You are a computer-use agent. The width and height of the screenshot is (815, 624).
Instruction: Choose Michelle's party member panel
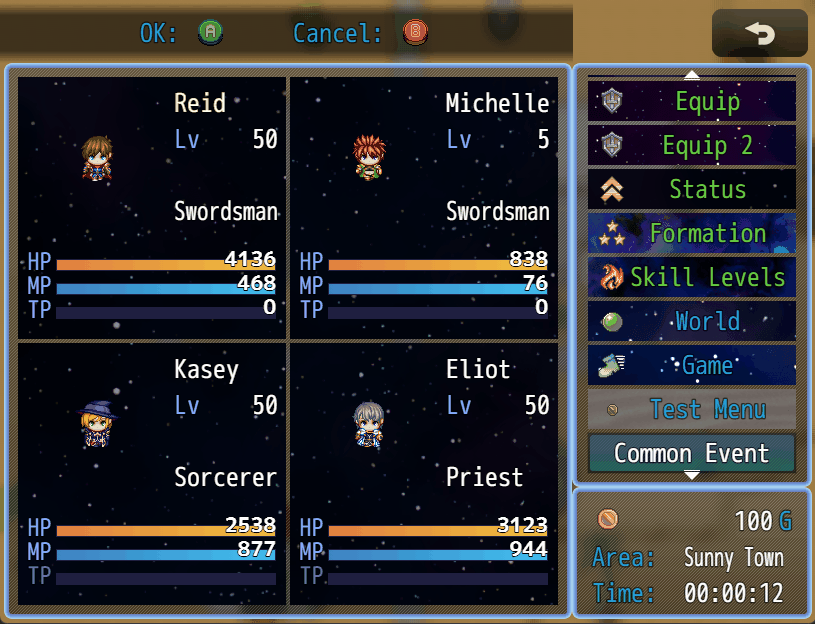424,207
